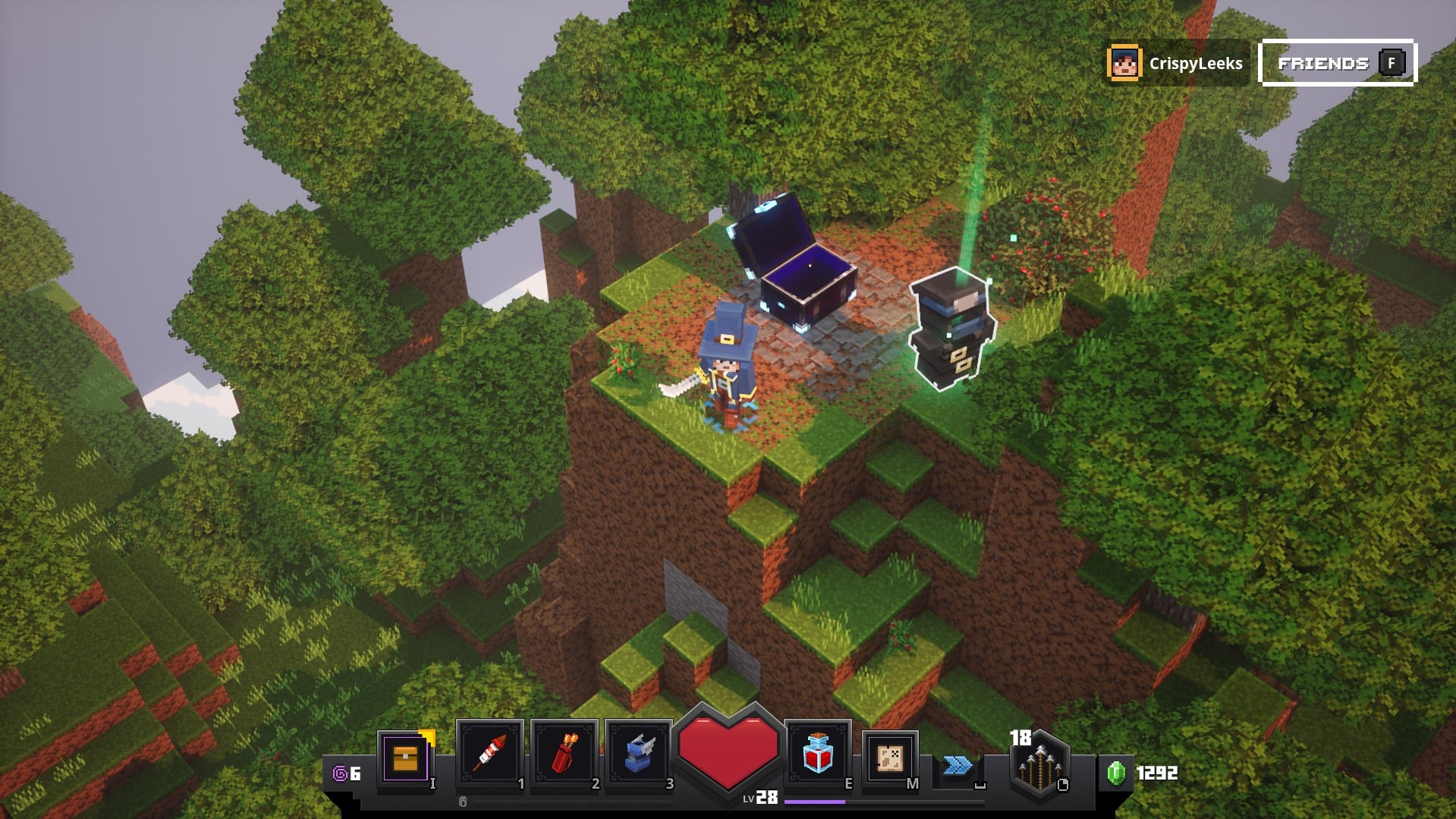Click the purple XP progress bar
The width and height of the screenshot is (1456, 819).
pos(816,800)
